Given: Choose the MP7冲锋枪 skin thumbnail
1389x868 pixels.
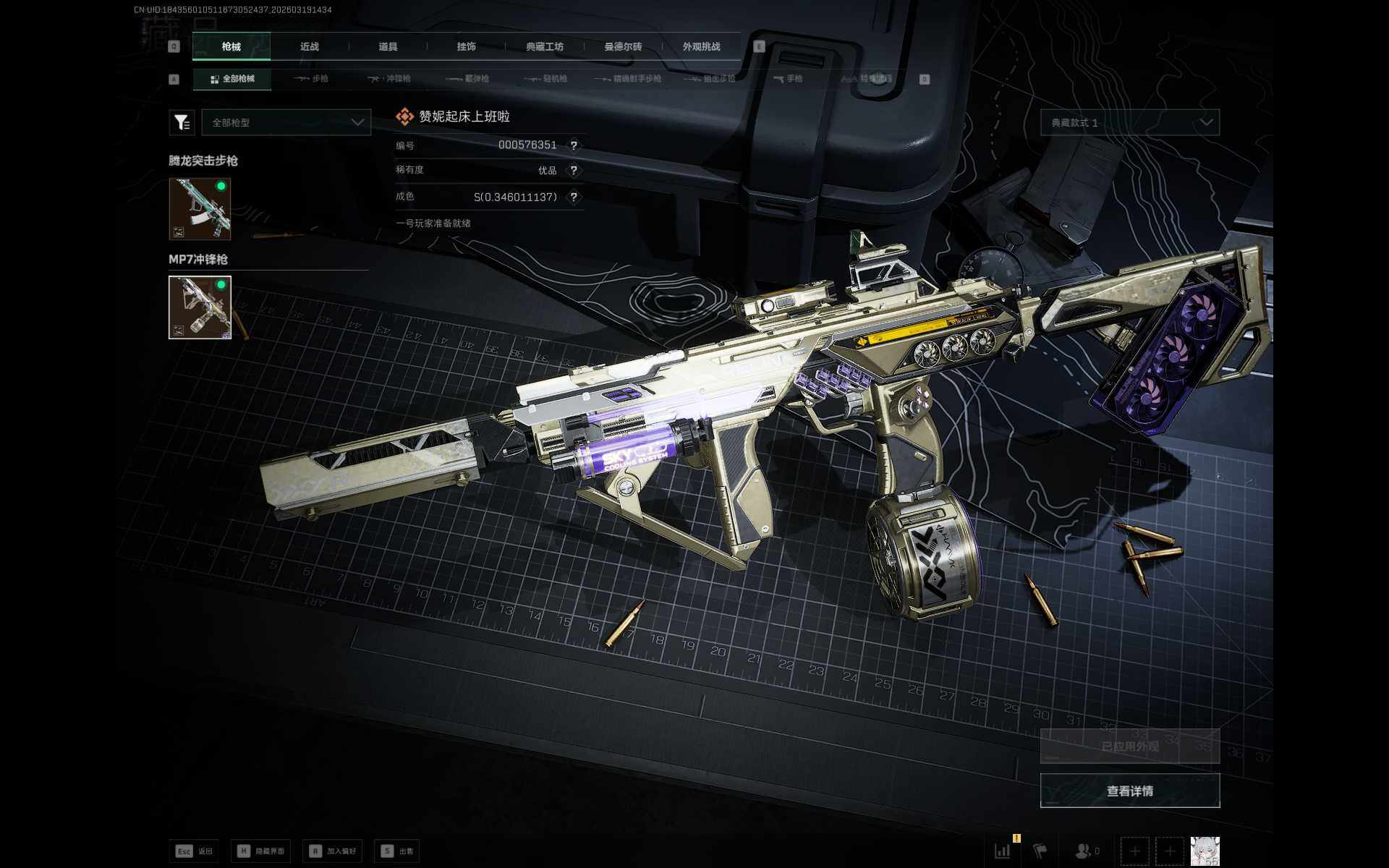Looking at the screenshot, I should pos(200,307).
